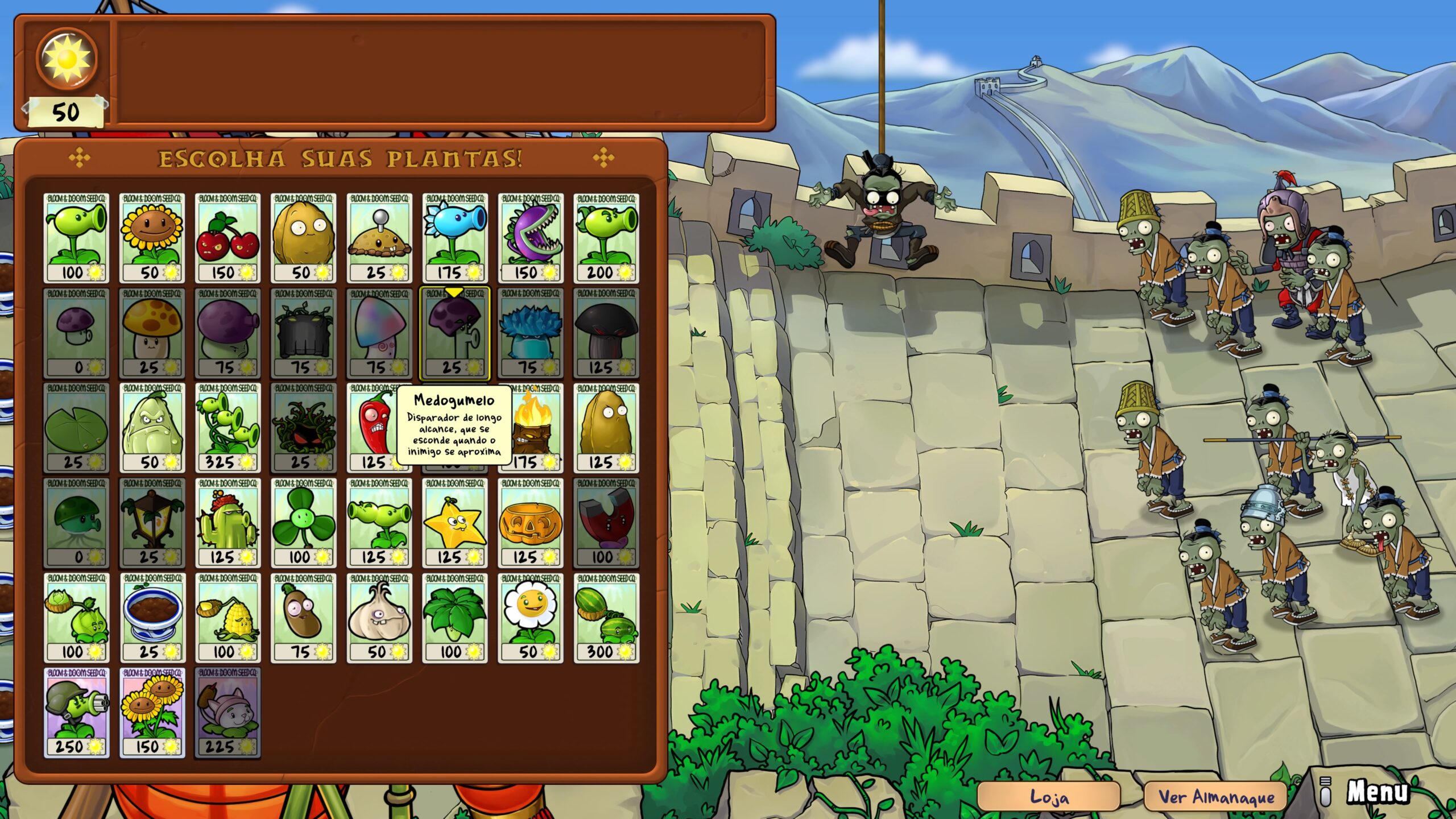Screen dimensions: 1456x819
Task: Pick the Pumpkin seed packet
Action: (530, 523)
